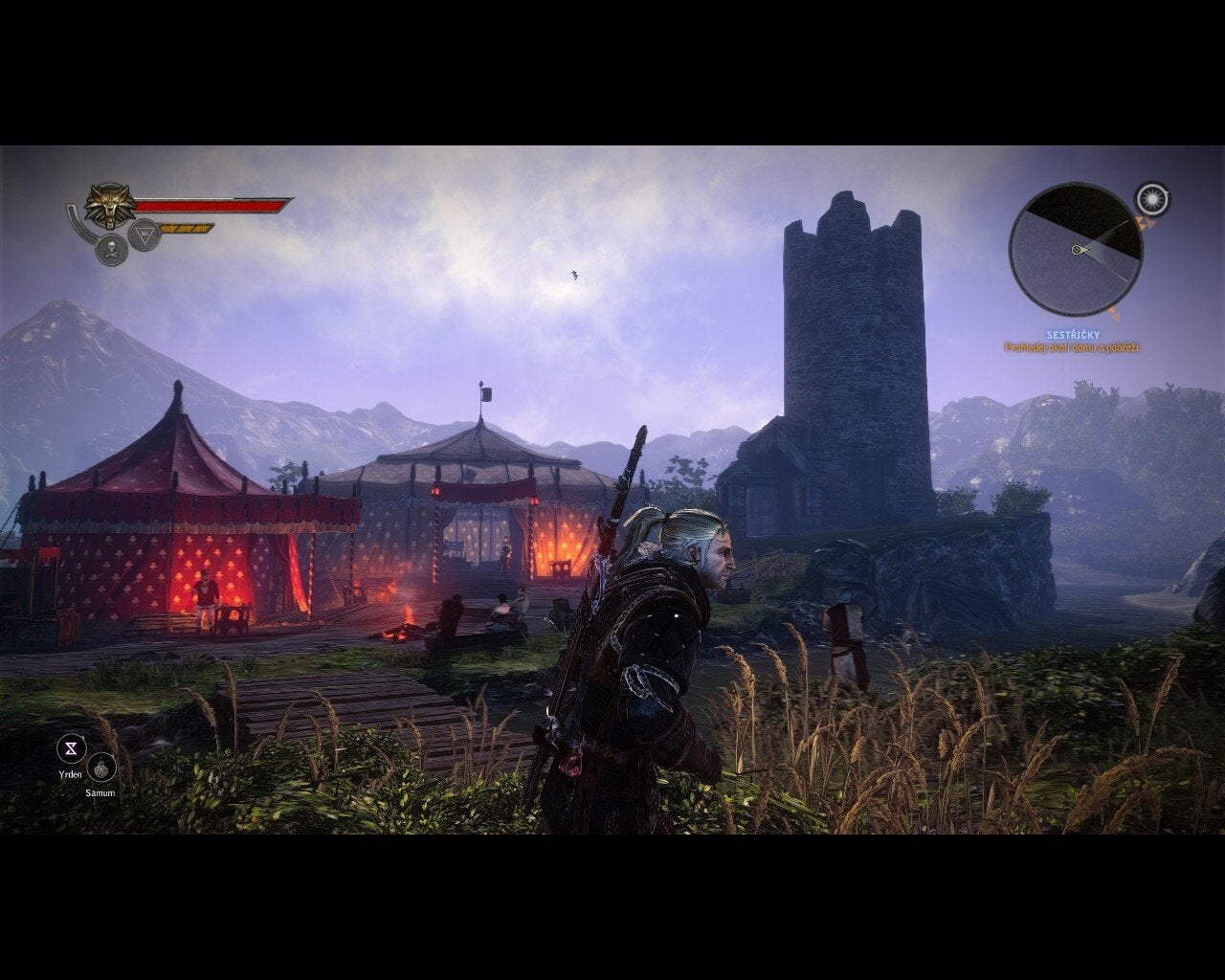The width and height of the screenshot is (1225, 980).
Task: Click the inverted triangle vigor icon
Action: pyautogui.click(x=144, y=234)
